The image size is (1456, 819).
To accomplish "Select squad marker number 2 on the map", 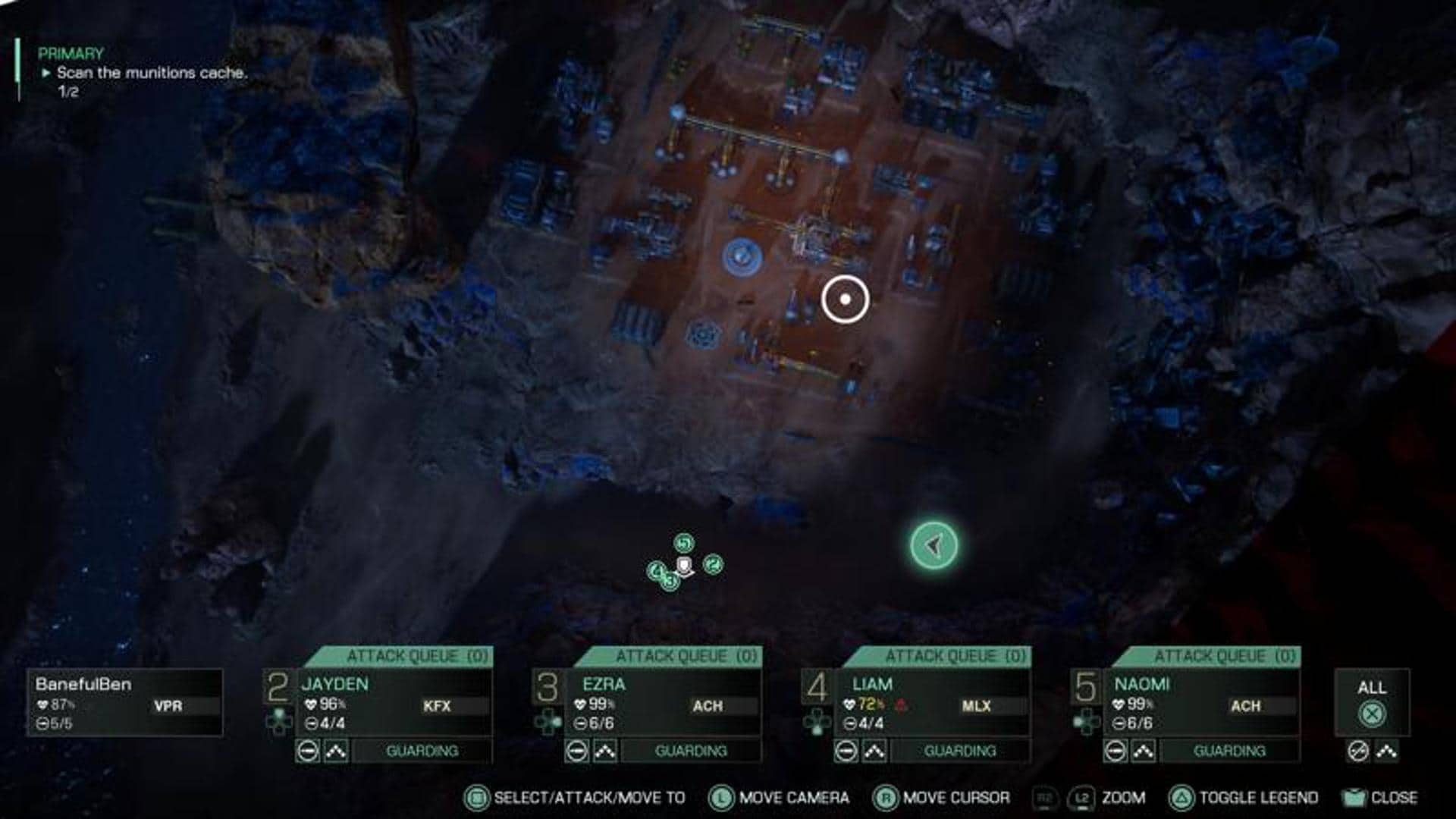I will point(713,564).
